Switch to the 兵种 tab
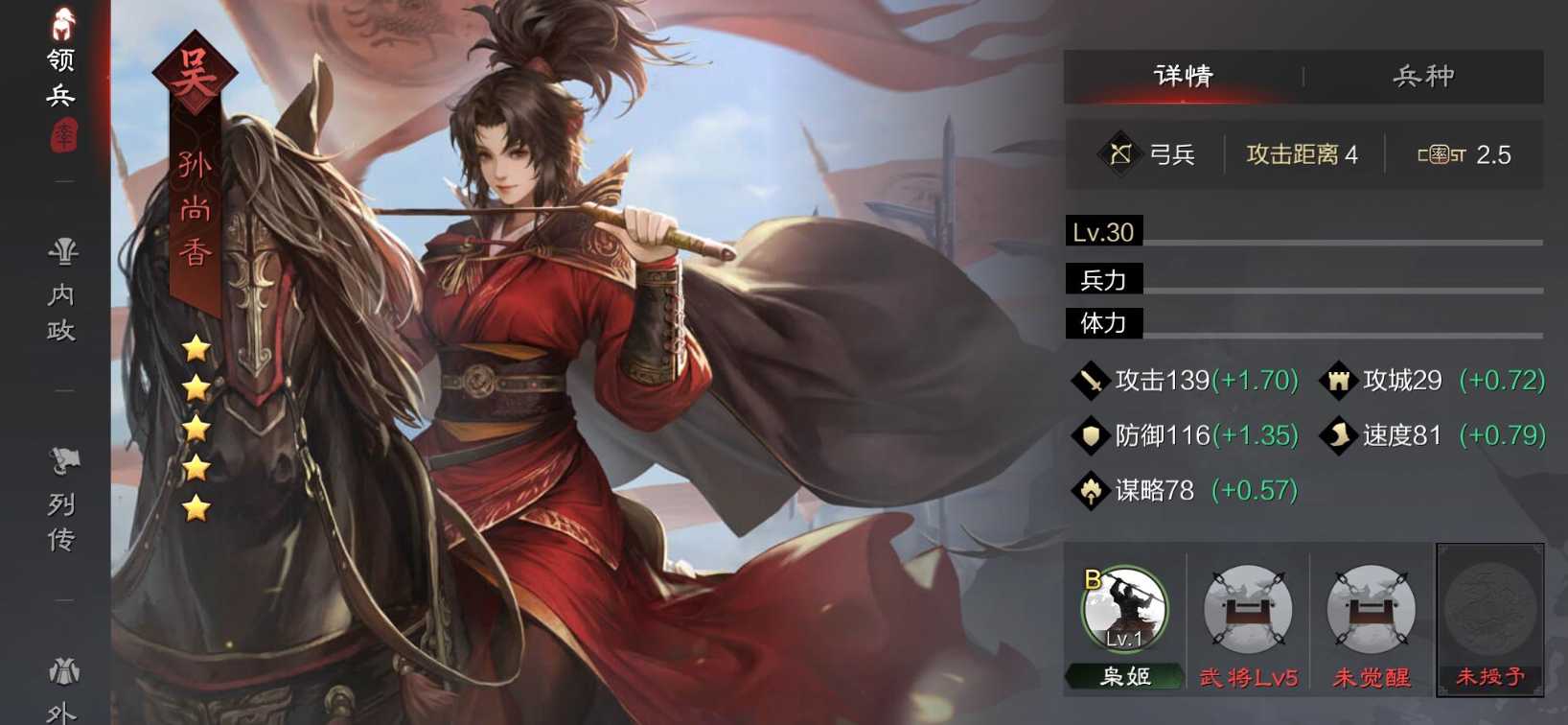This screenshot has height=725, width=1568. pyautogui.click(x=1425, y=75)
